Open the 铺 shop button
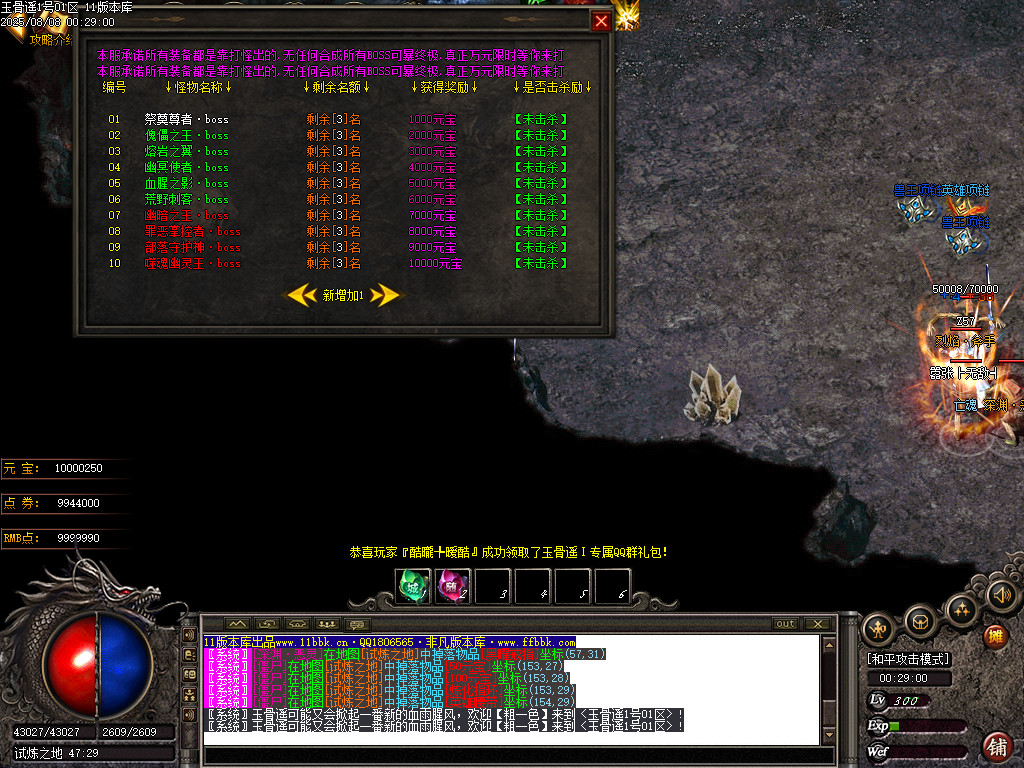 pos(997,745)
